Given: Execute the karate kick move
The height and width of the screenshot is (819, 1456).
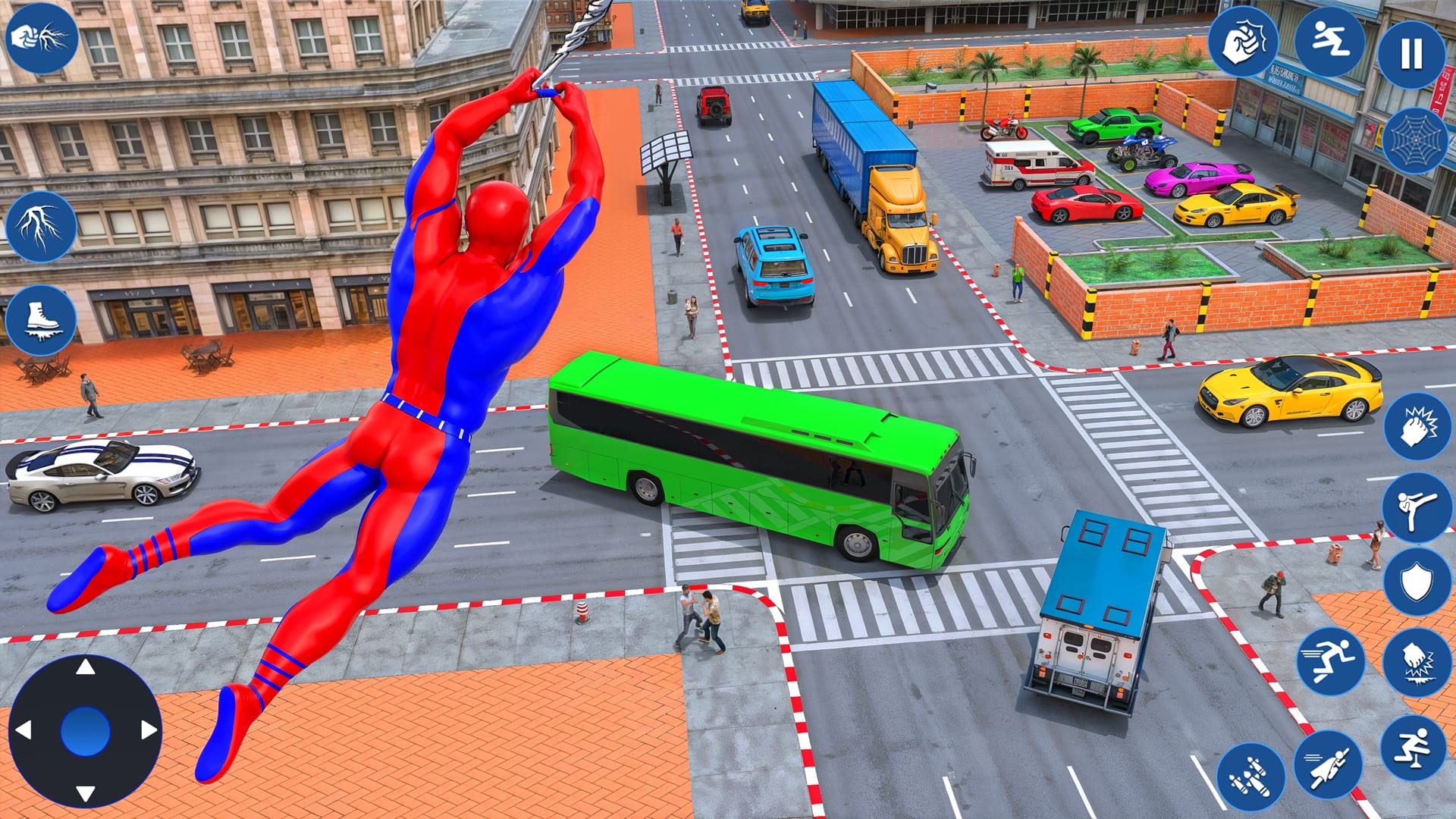Looking at the screenshot, I should 1417,508.
